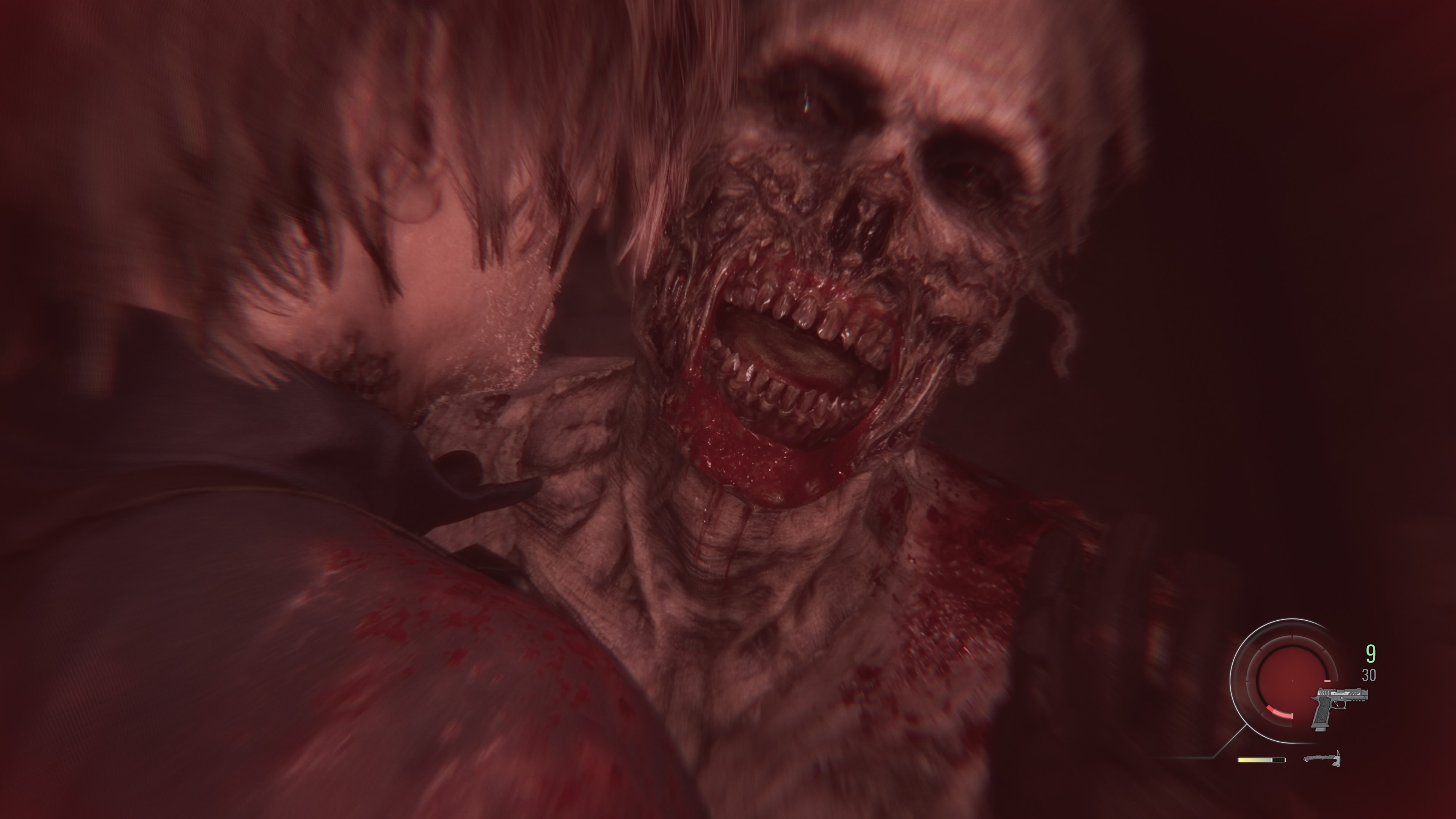Click the small pink tick mark on the gauge
The image size is (1456, 819).
pos(1327,681)
